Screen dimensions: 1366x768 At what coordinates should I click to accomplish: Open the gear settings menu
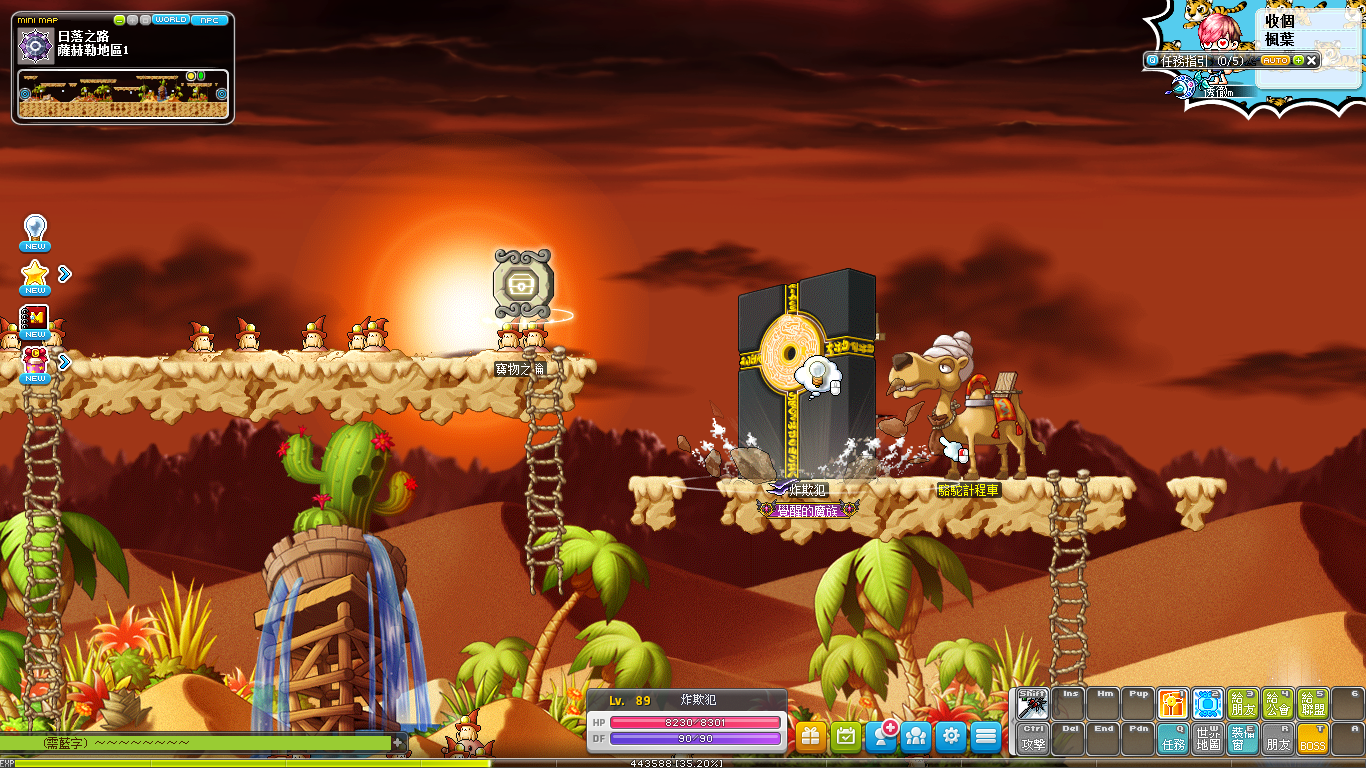pos(951,737)
